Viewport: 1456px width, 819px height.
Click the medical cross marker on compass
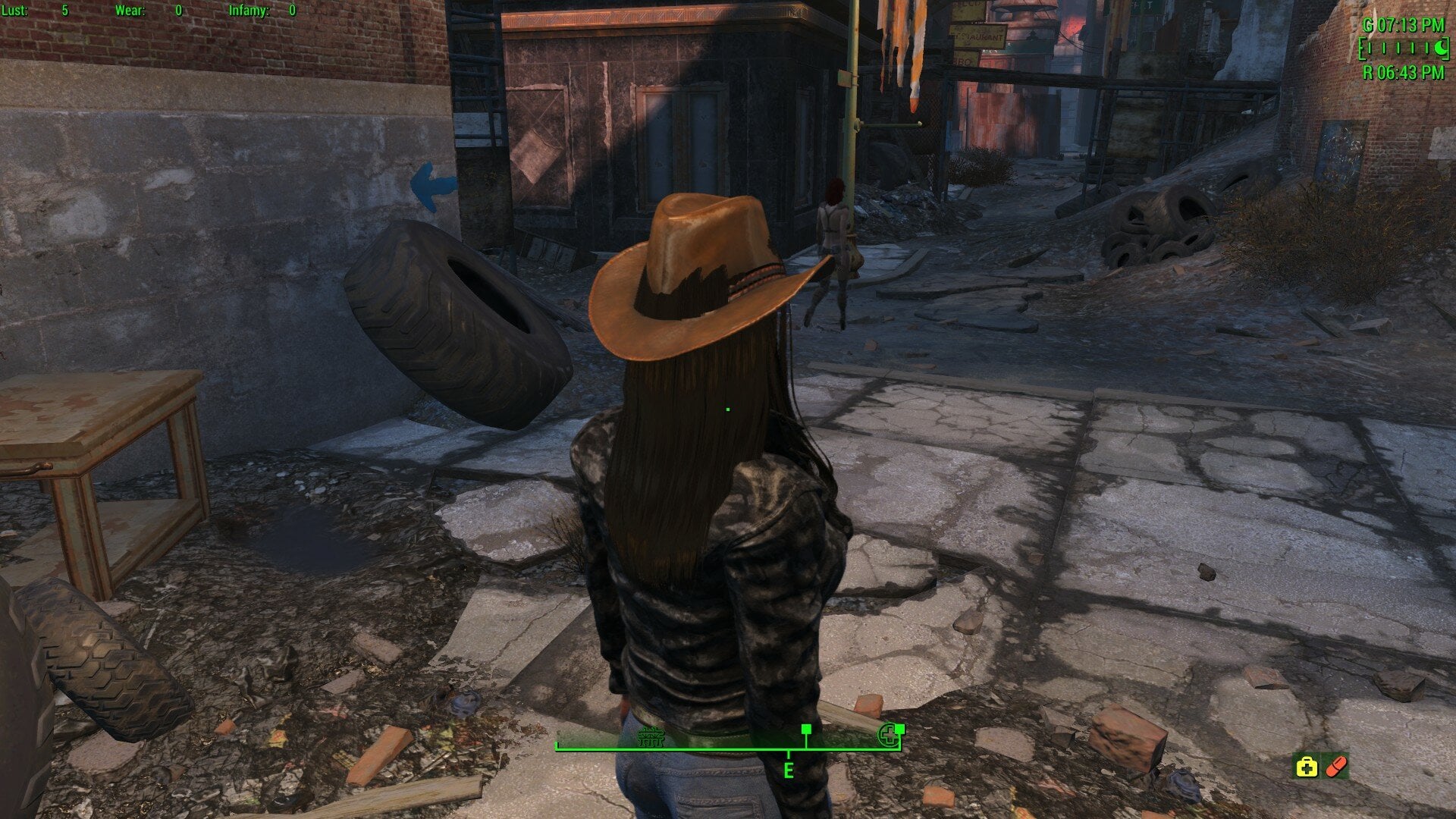(x=890, y=734)
